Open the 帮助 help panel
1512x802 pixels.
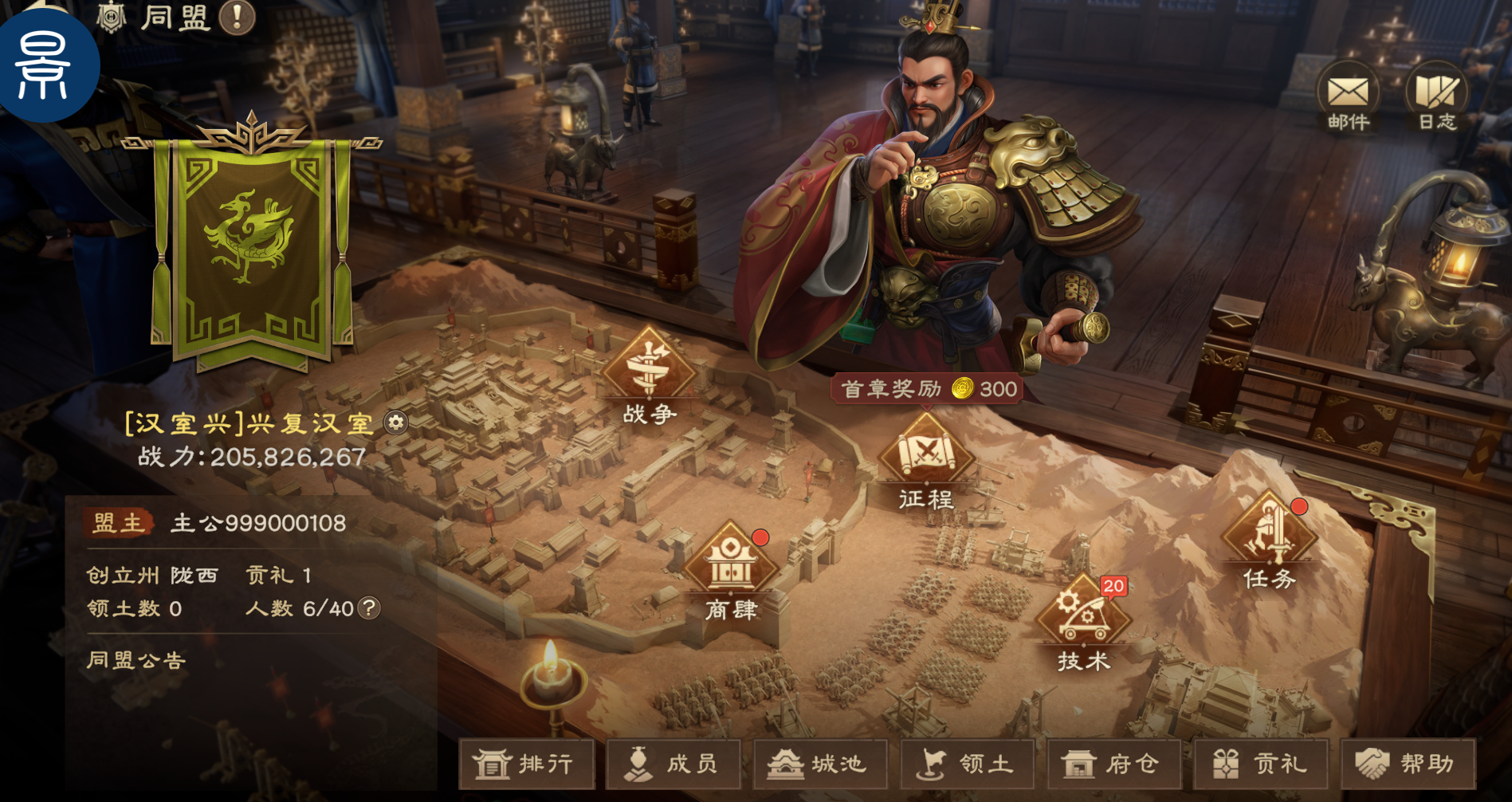(x=1408, y=764)
